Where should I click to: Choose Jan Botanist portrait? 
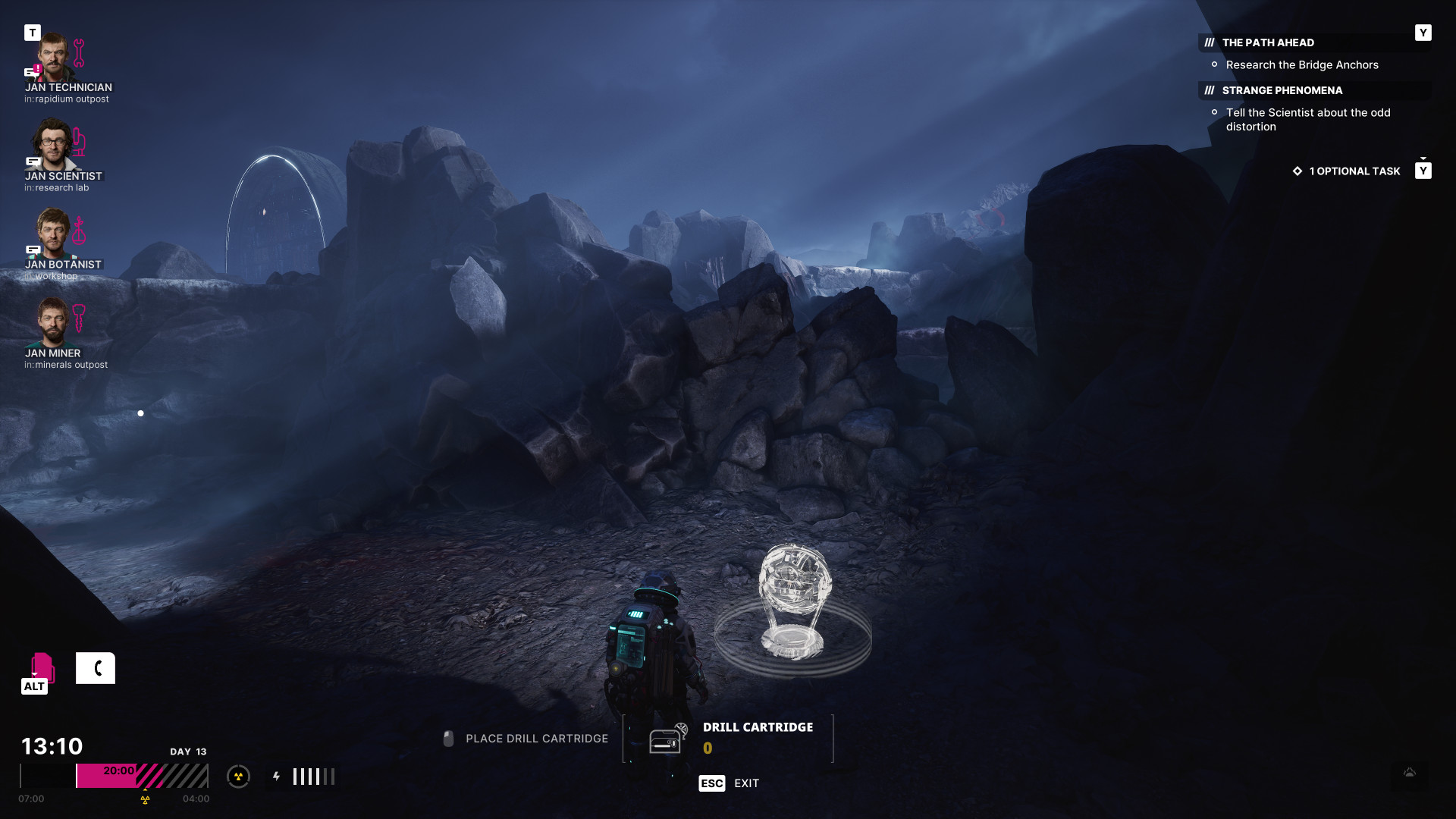[54, 234]
